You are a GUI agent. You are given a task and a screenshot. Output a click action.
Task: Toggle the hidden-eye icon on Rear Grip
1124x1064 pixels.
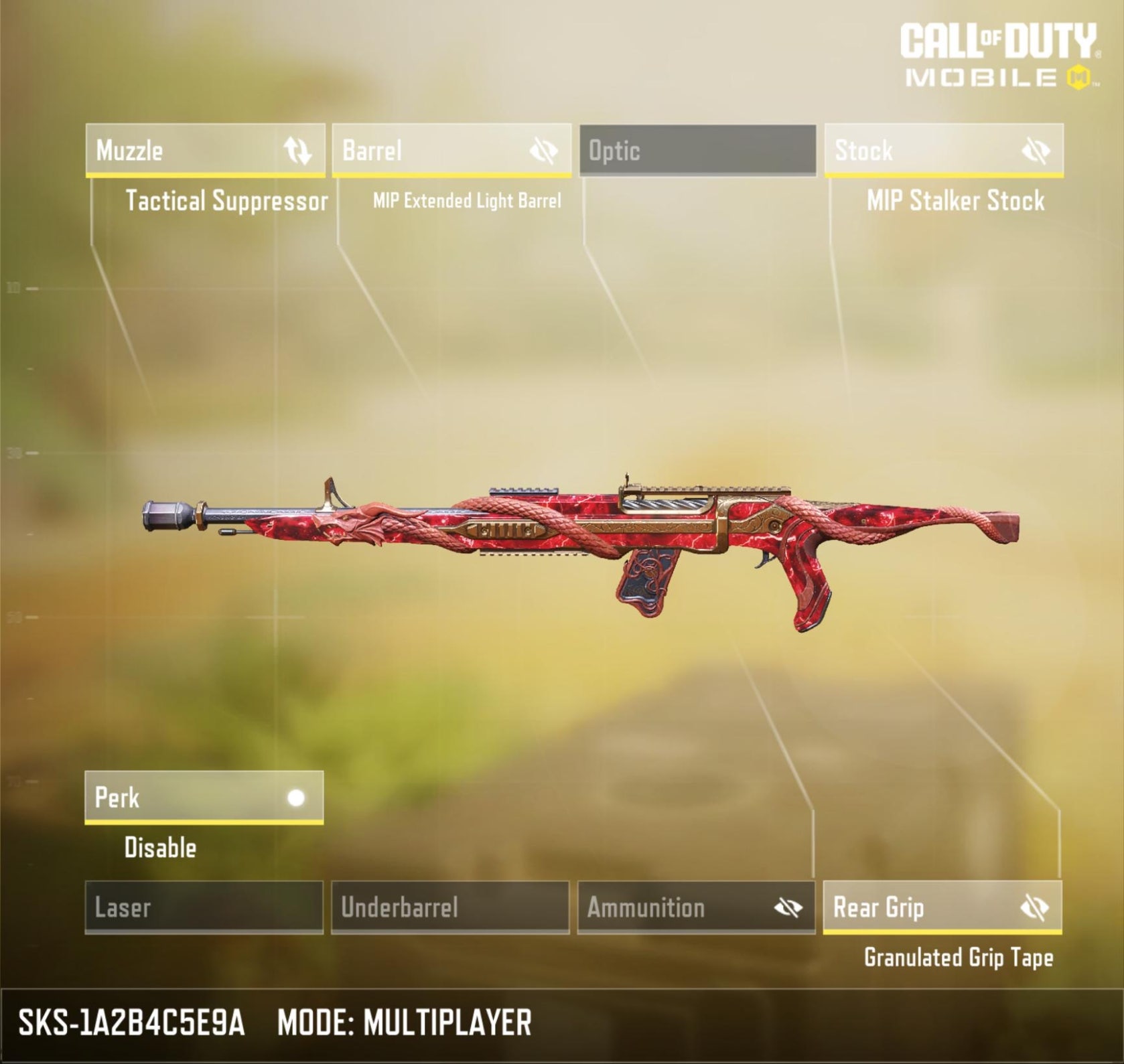tap(1034, 908)
